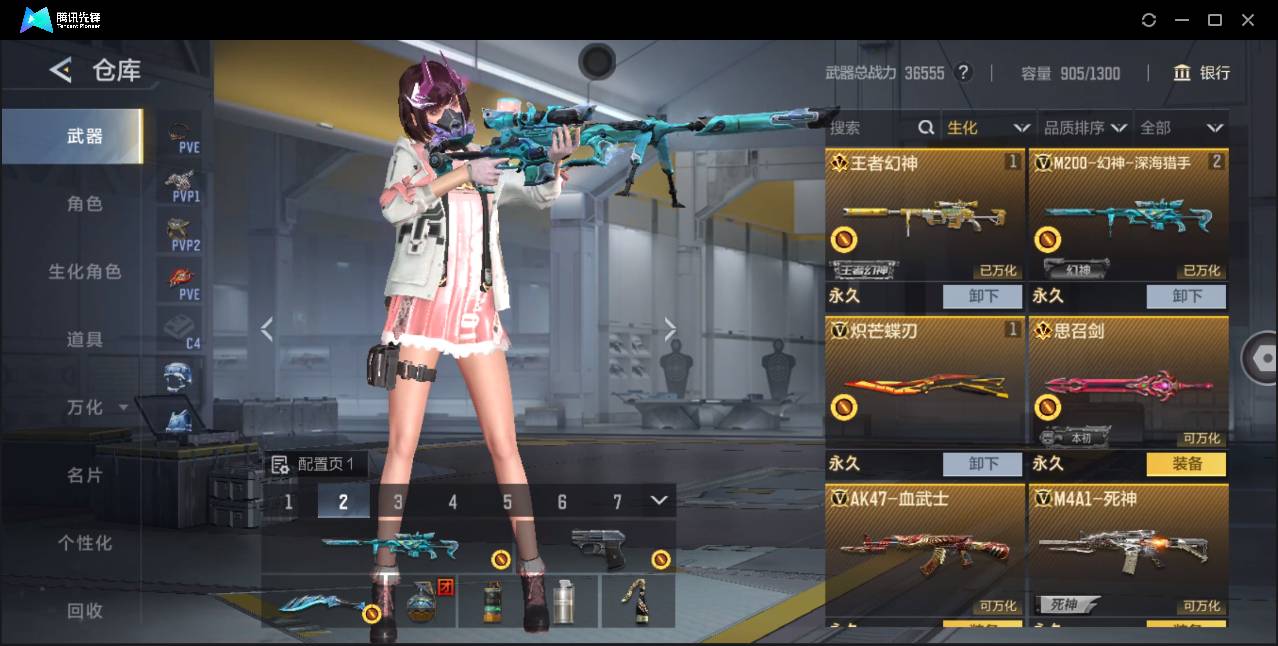Image resolution: width=1278 pixels, height=646 pixels.
Task: Click the weapon power question mark icon
Action: coord(963,73)
